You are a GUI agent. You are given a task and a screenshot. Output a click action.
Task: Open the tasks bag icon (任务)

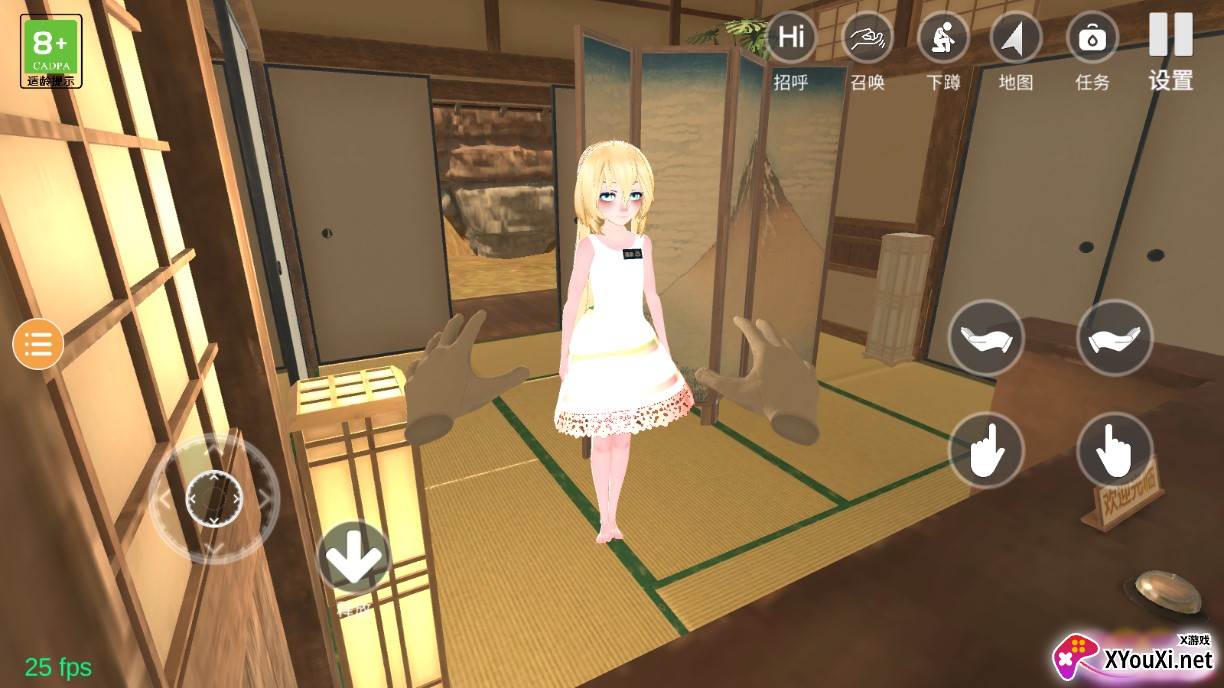(1092, 39)
